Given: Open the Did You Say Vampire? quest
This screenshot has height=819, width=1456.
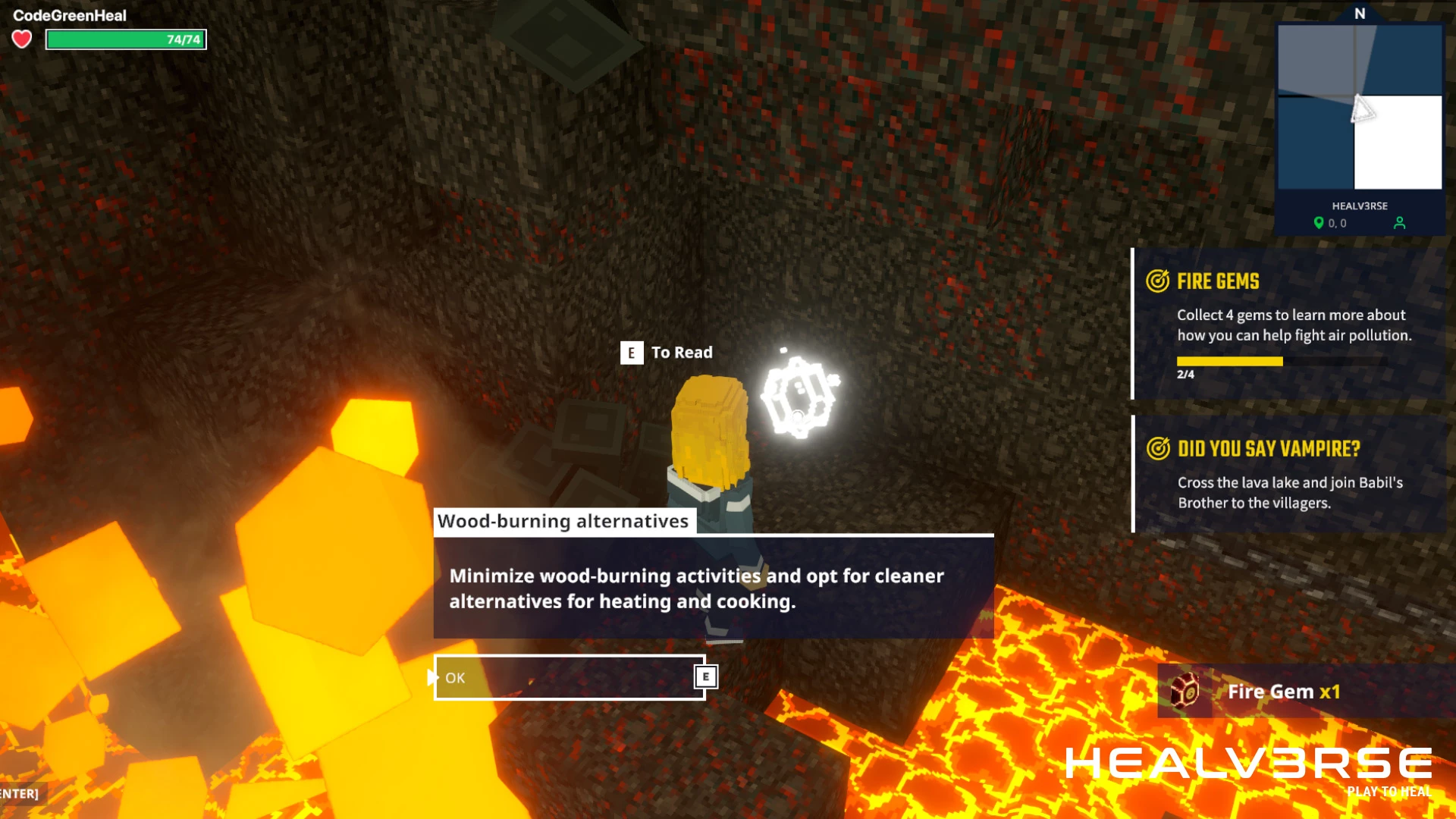Looking at the screenshot, I should [1289, 474].
